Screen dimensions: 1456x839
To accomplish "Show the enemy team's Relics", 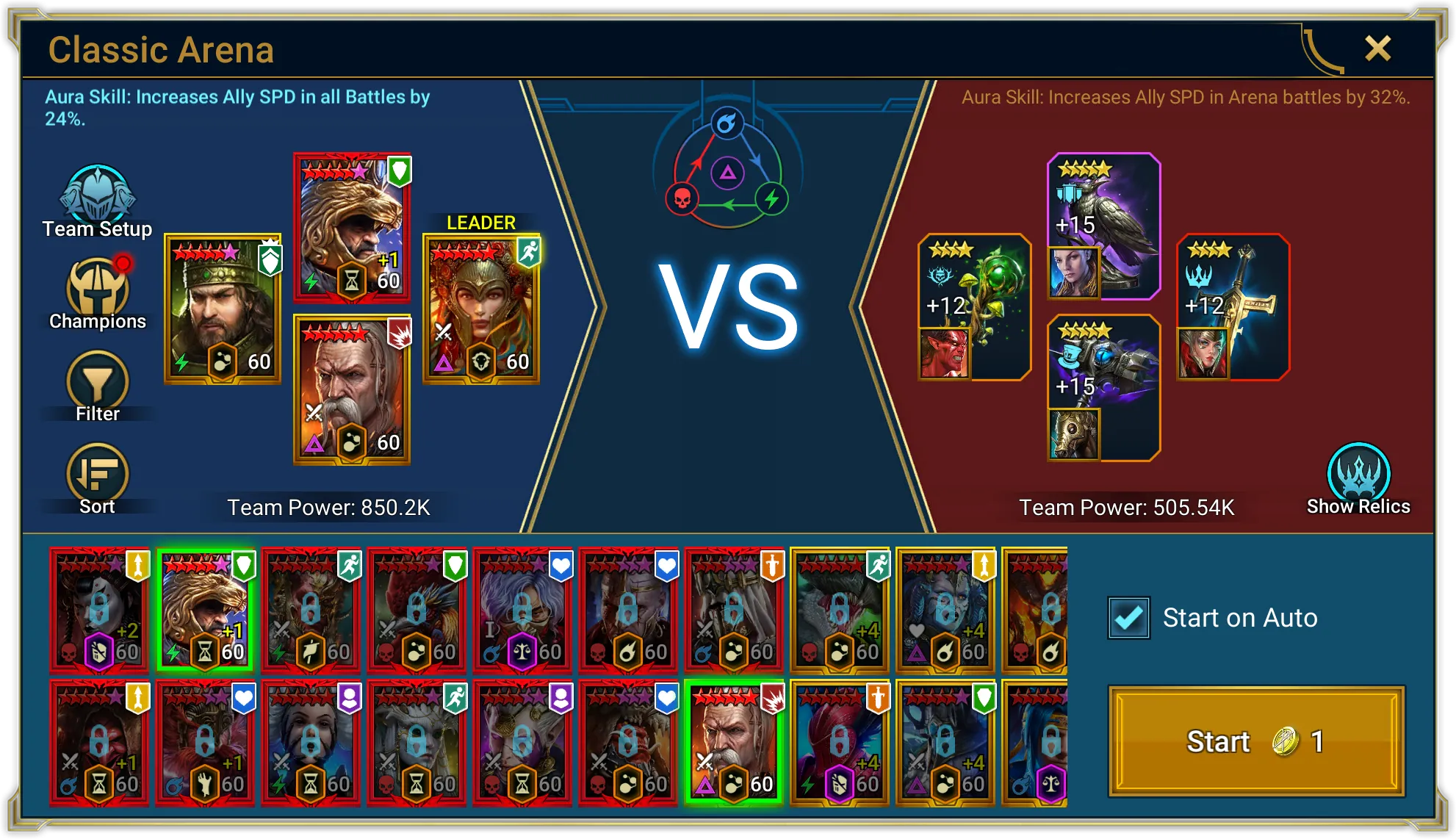I will [1358, 479].
